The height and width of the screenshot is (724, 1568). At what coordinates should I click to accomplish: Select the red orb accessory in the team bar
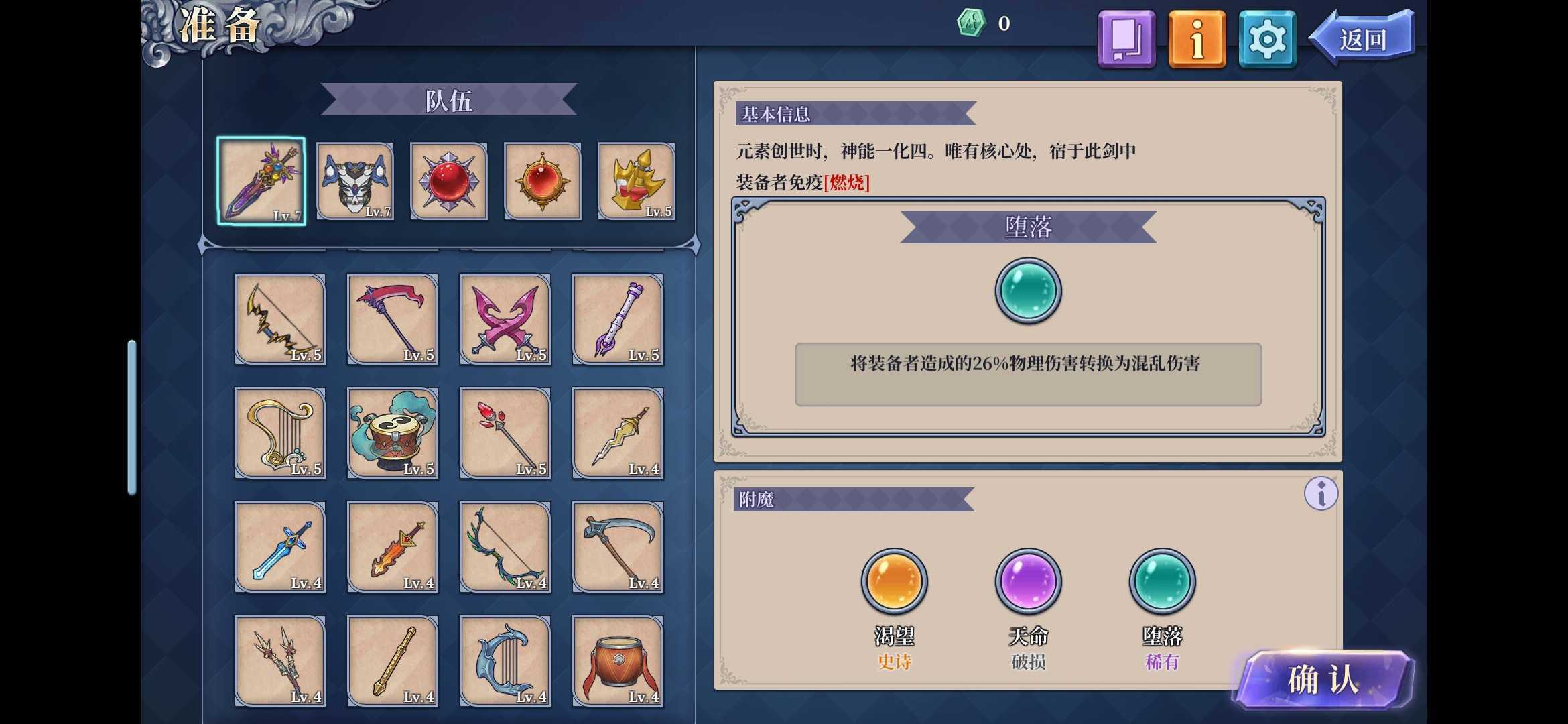coord(448,181)
